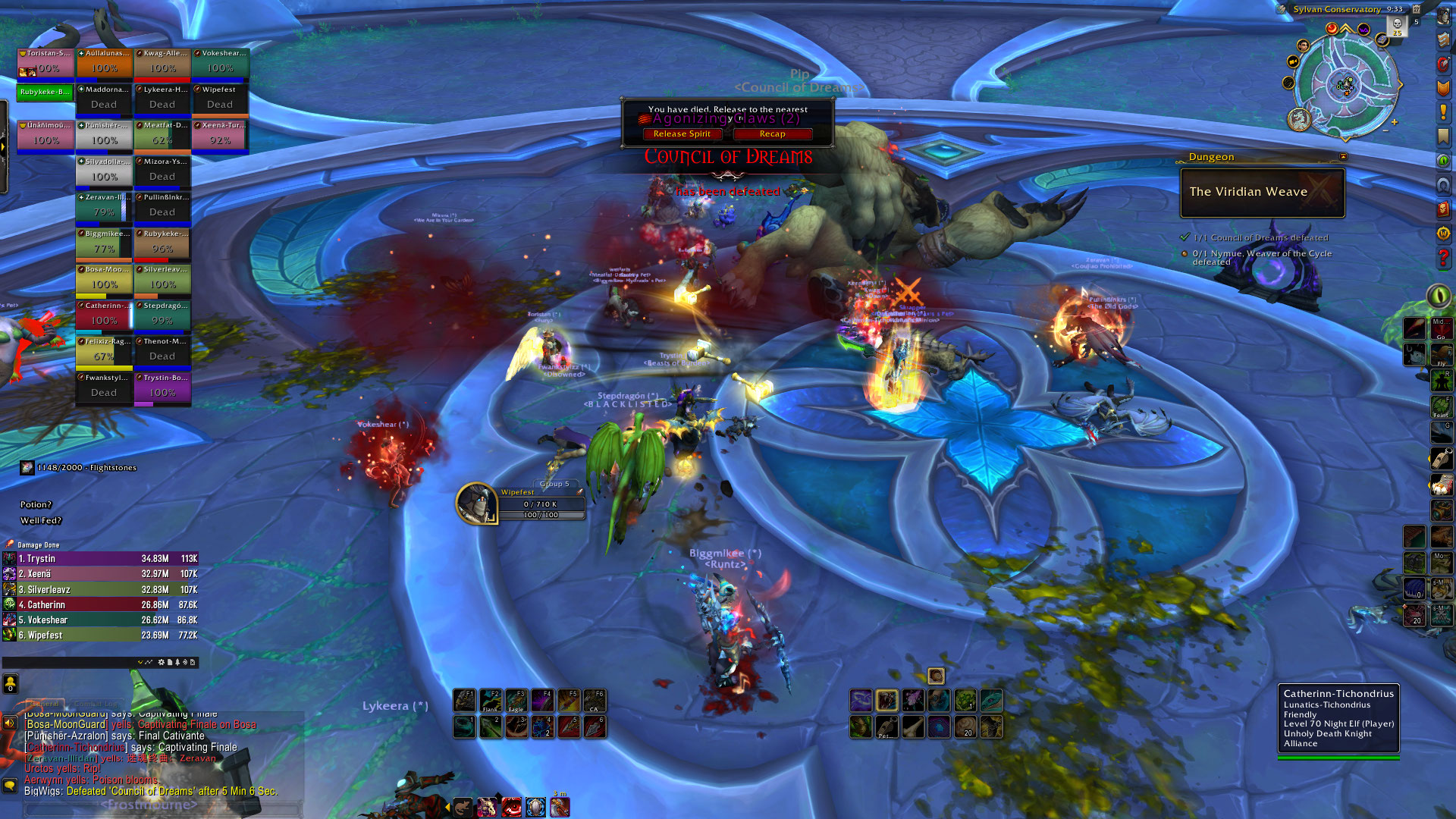Screen dimensions: 1456x819
Task: Zoom in the minimap with the plus button
Action: (x=1394, y=122)
